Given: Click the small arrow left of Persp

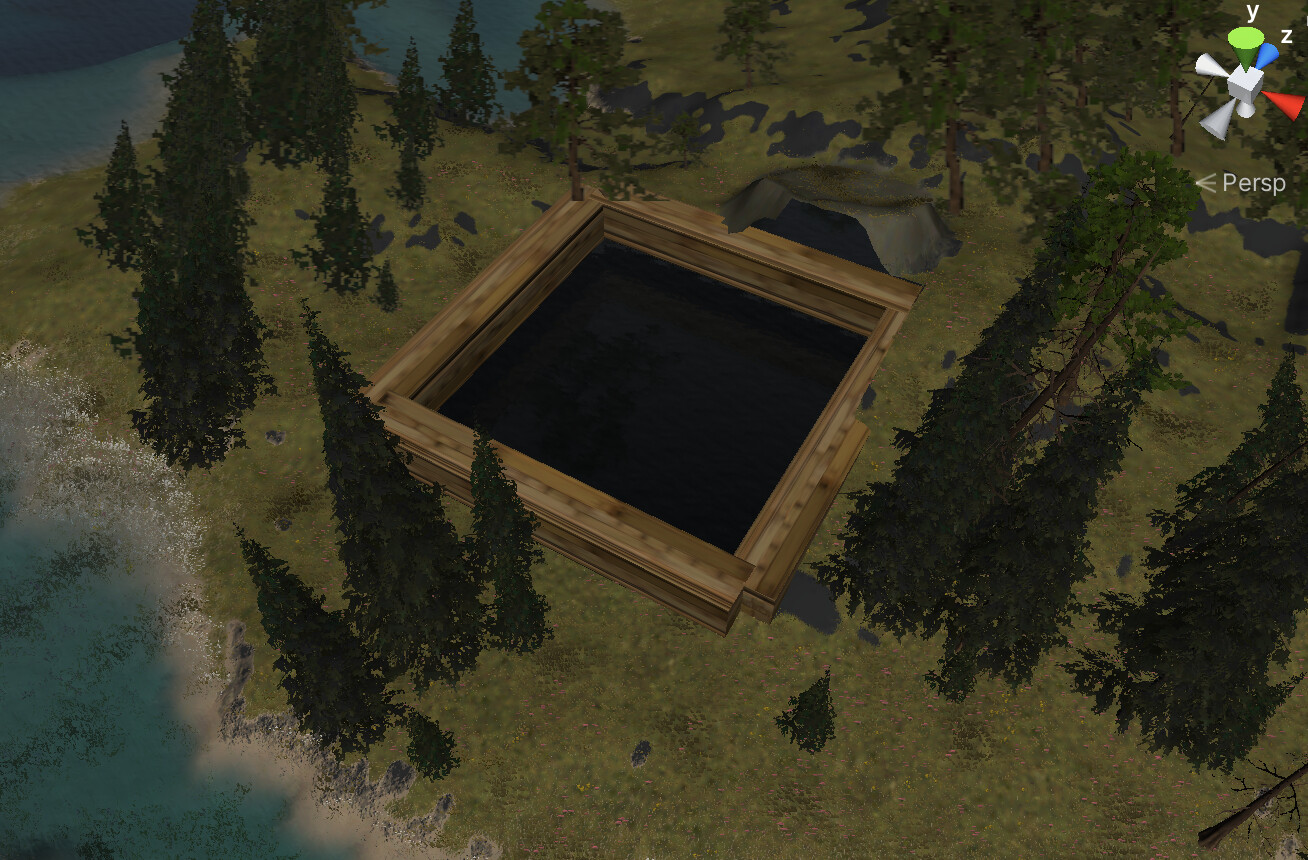Looking at the screenshot, I should click(1205, 183).
